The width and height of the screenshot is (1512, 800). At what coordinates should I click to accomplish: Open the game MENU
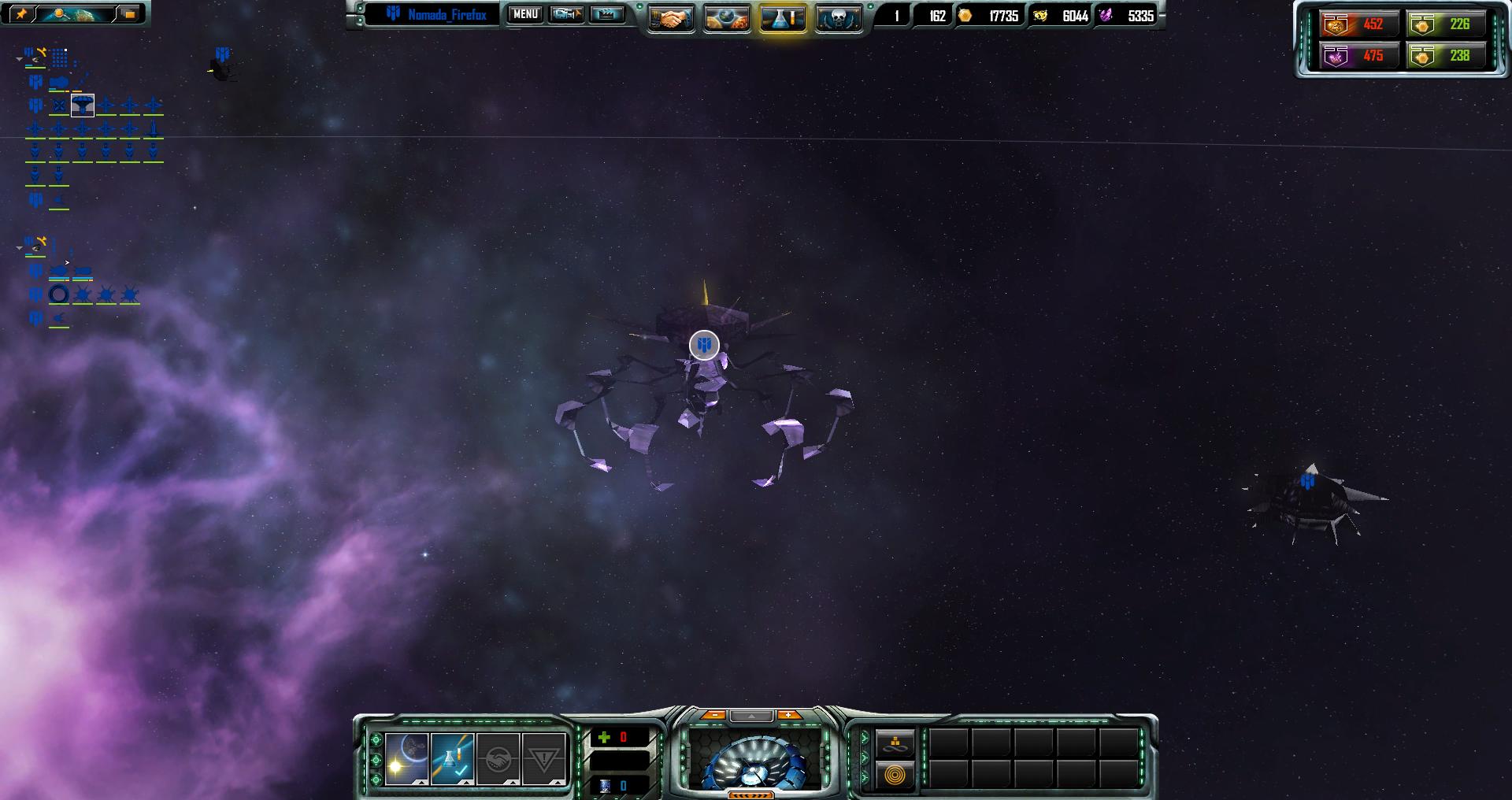pos(524,14)
